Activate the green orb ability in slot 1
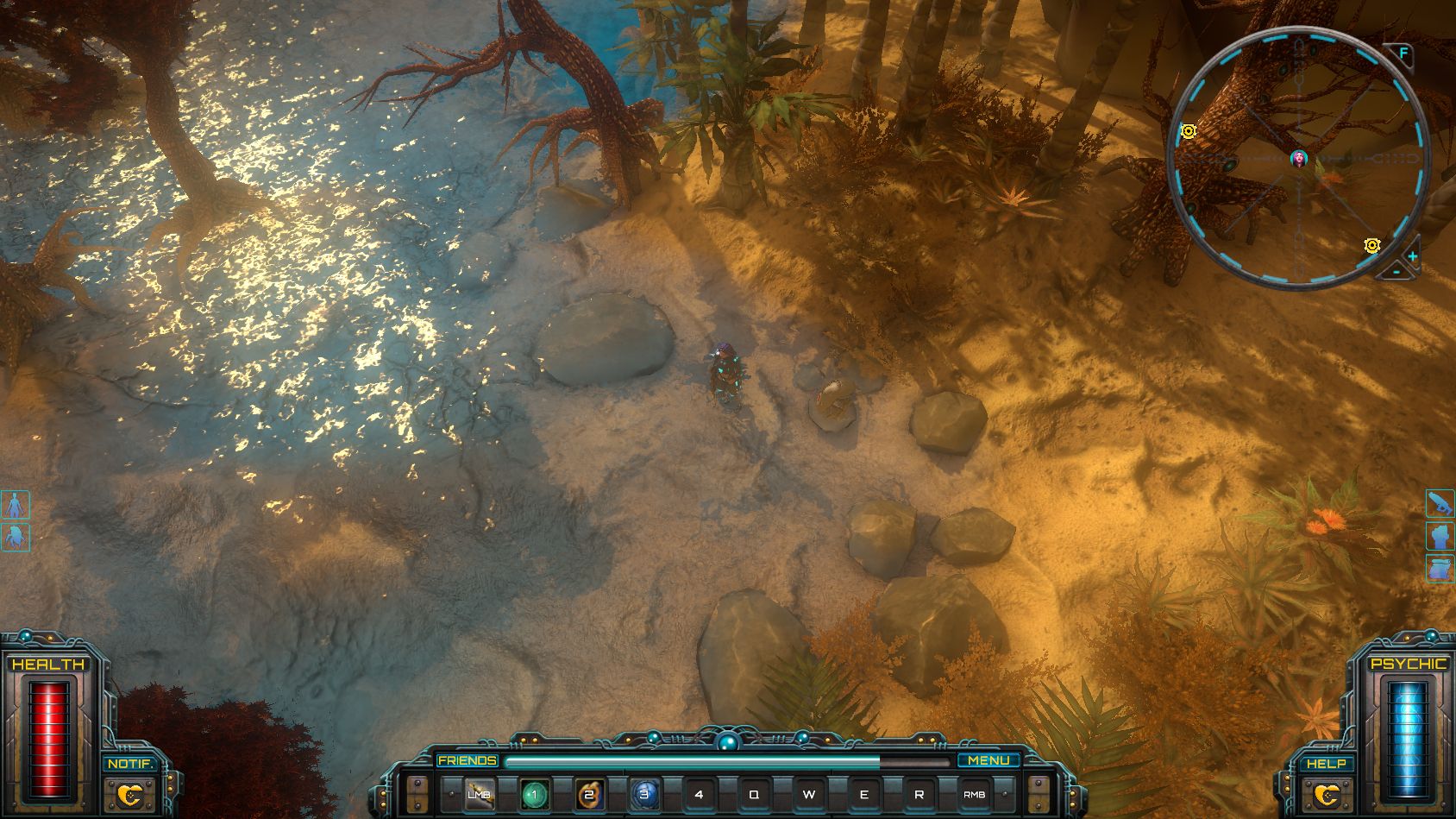Viewport: 1456px width, 819px height. (x=534, y=794)
